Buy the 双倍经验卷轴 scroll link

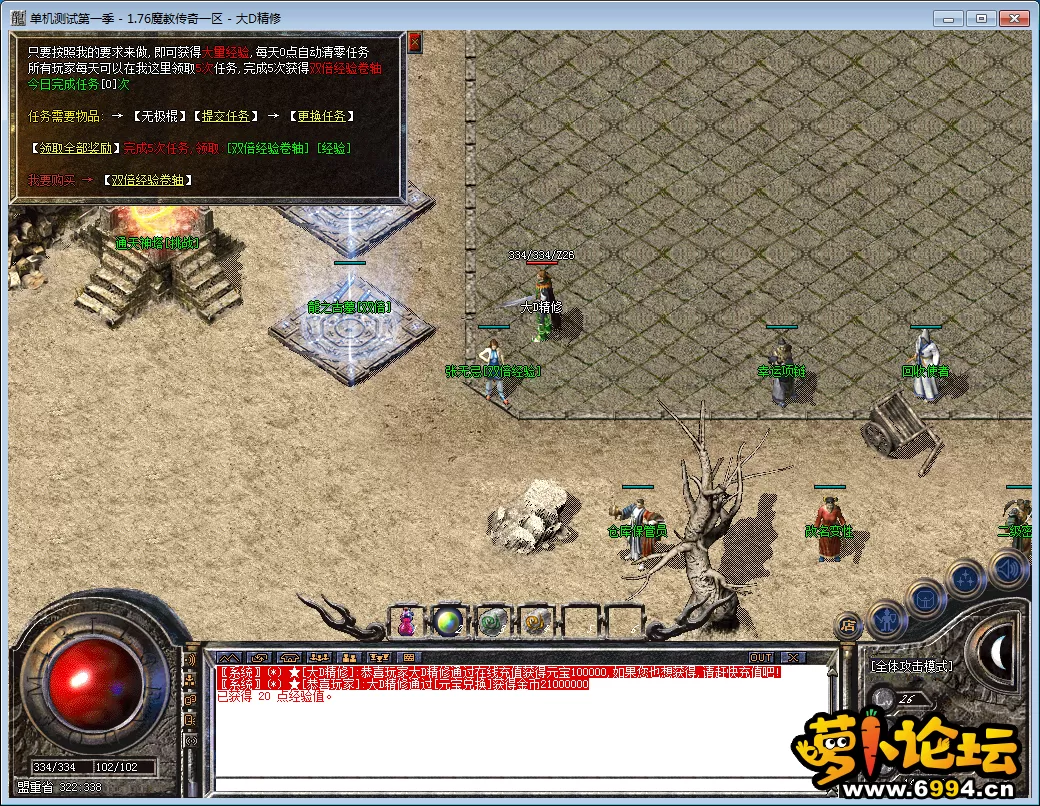(x=148, y=180)
